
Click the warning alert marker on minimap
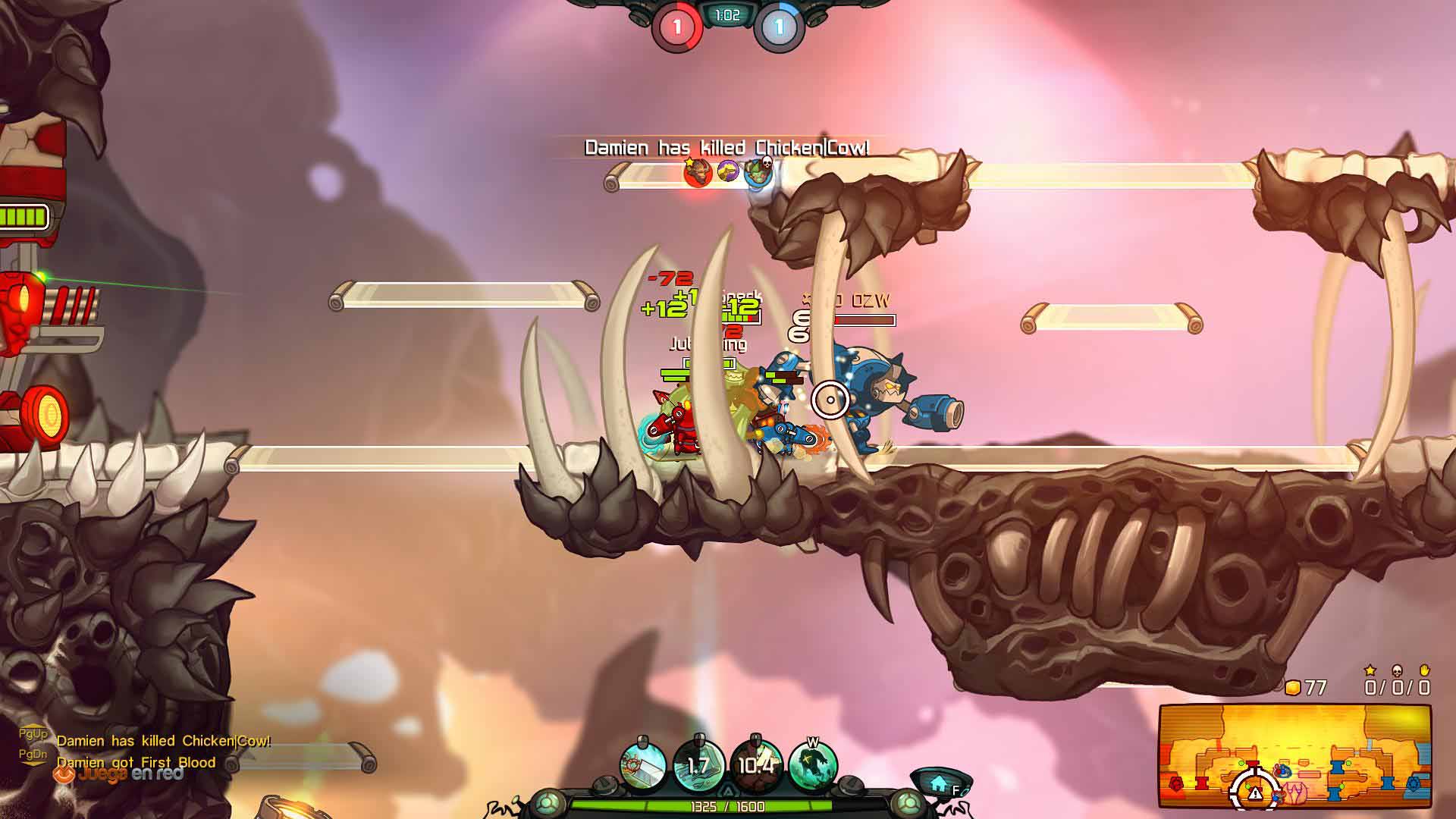point(1255,792)
